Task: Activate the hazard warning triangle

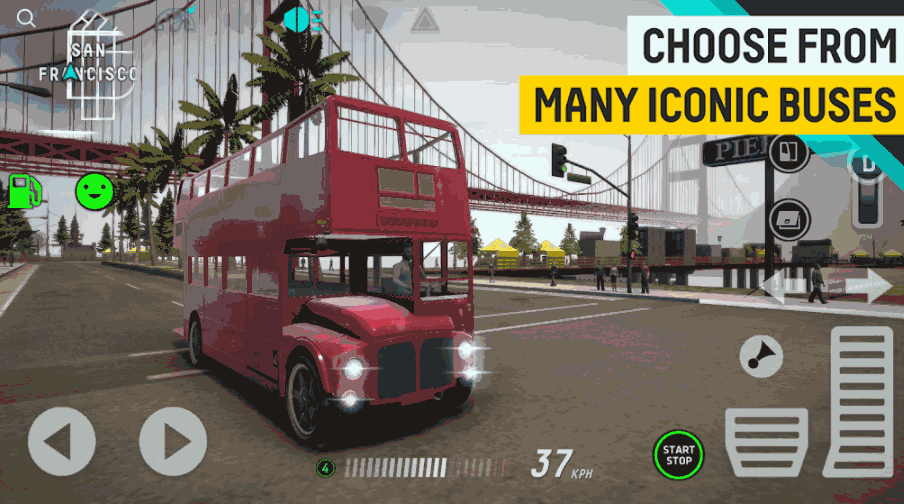Action: (x=425, y=19)
